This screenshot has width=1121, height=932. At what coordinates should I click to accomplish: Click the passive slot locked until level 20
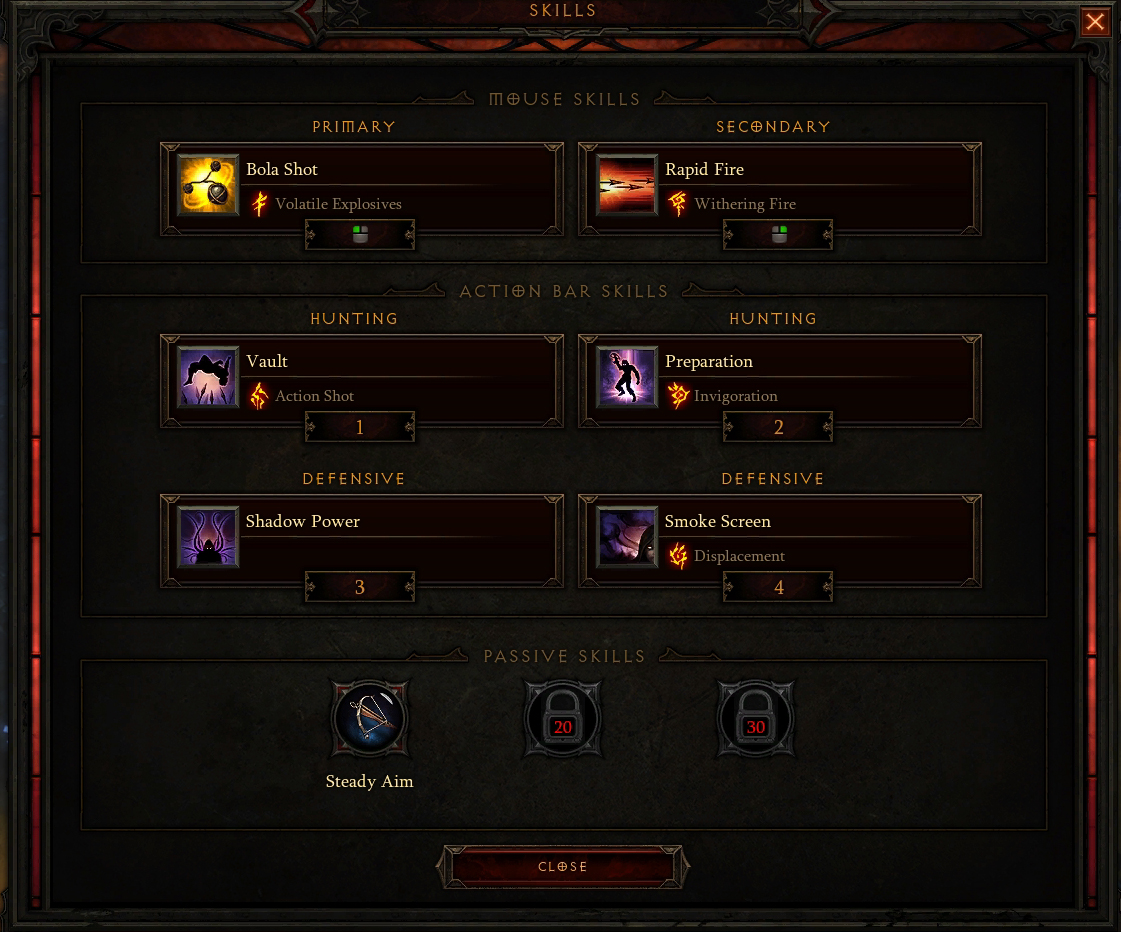(x=563, y=718)
